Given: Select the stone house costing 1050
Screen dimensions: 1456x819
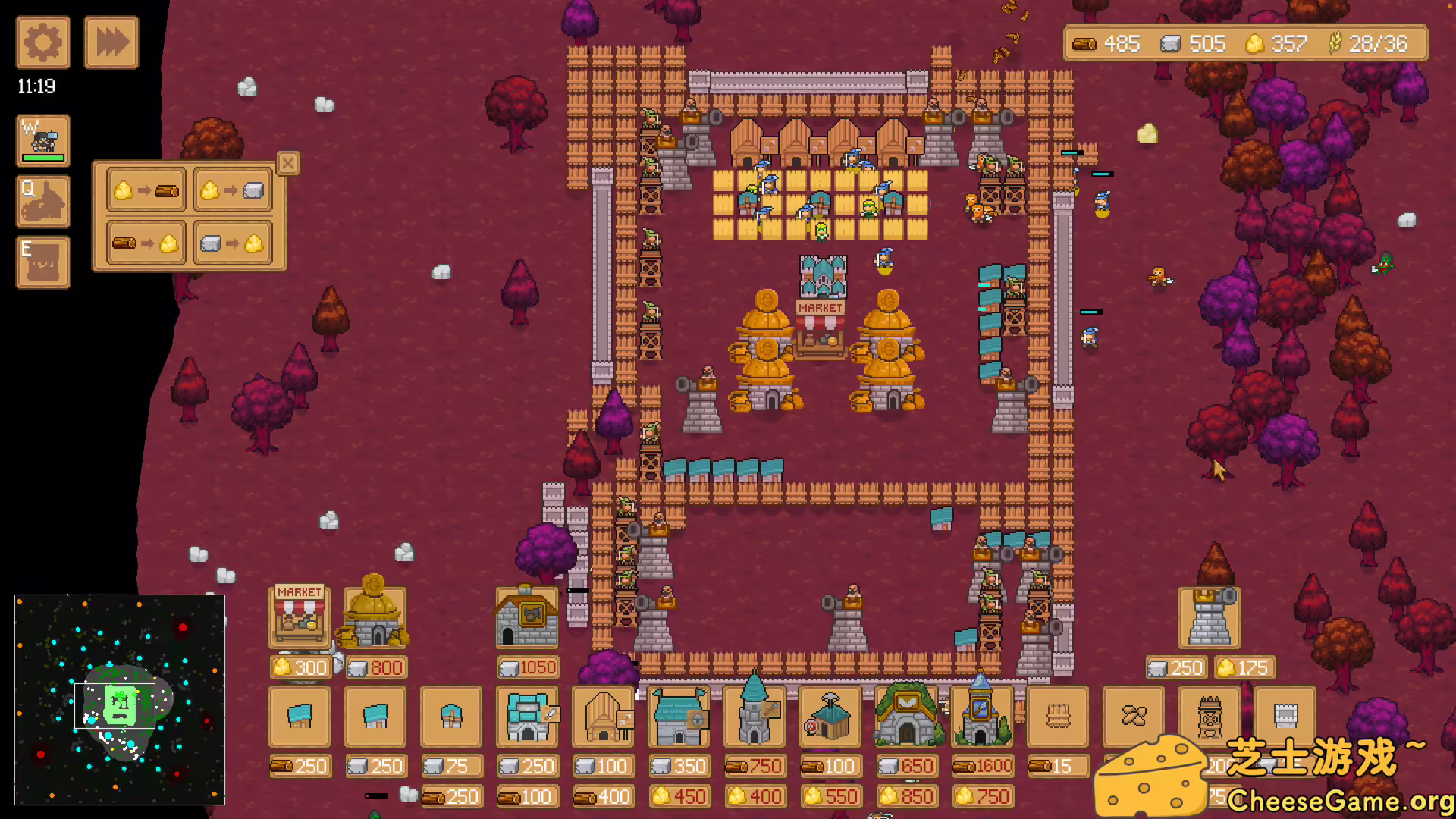Looking at the screenshot, I should tap(527, 618).
